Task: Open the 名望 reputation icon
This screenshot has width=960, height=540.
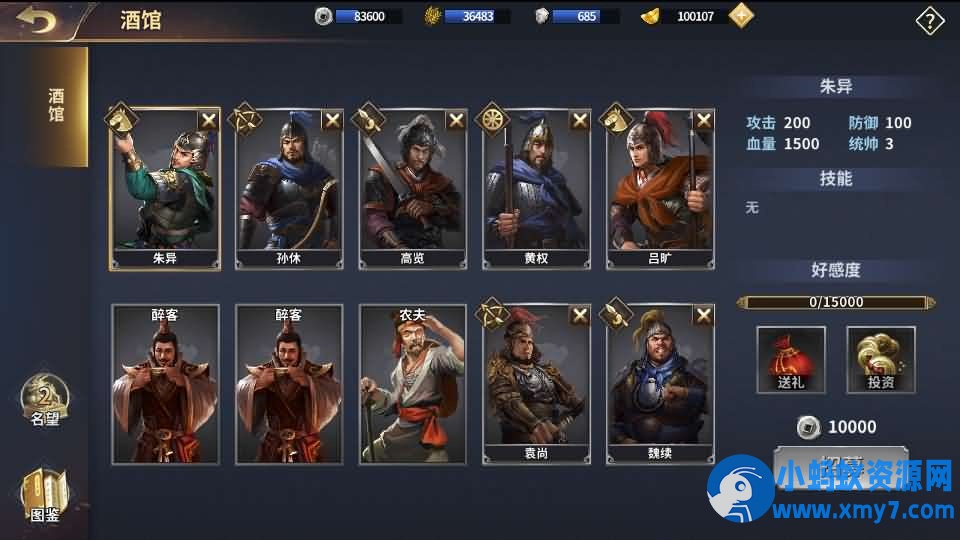Action: pyautogui.click(x=45, y=400)
